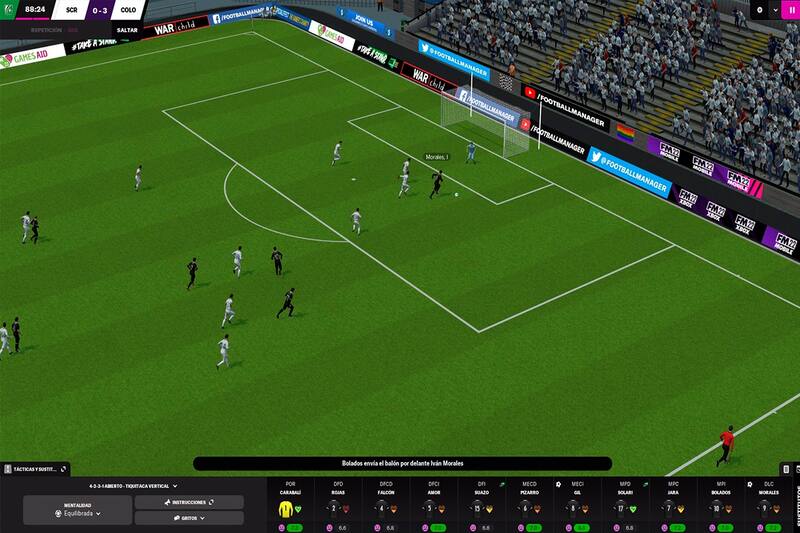
Task: Open the match settings gear
Action: [x=760, y=10]
